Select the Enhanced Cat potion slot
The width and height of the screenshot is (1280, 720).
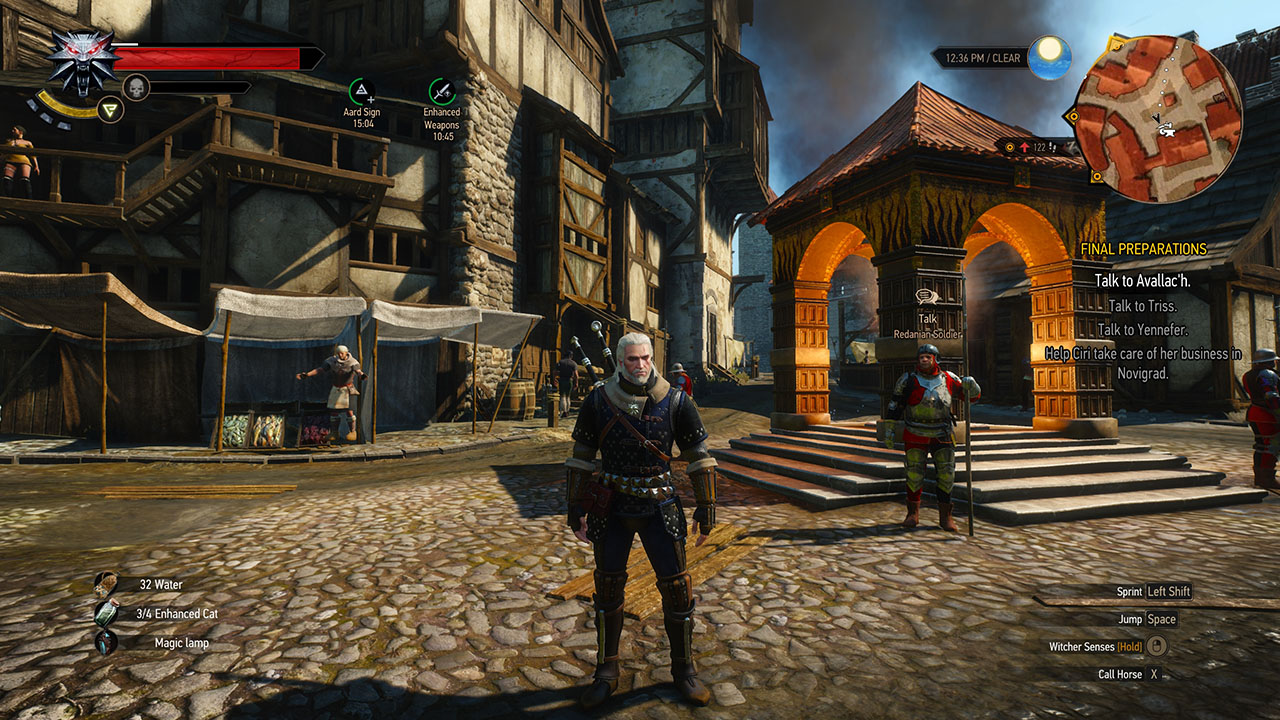coord(107,613)
